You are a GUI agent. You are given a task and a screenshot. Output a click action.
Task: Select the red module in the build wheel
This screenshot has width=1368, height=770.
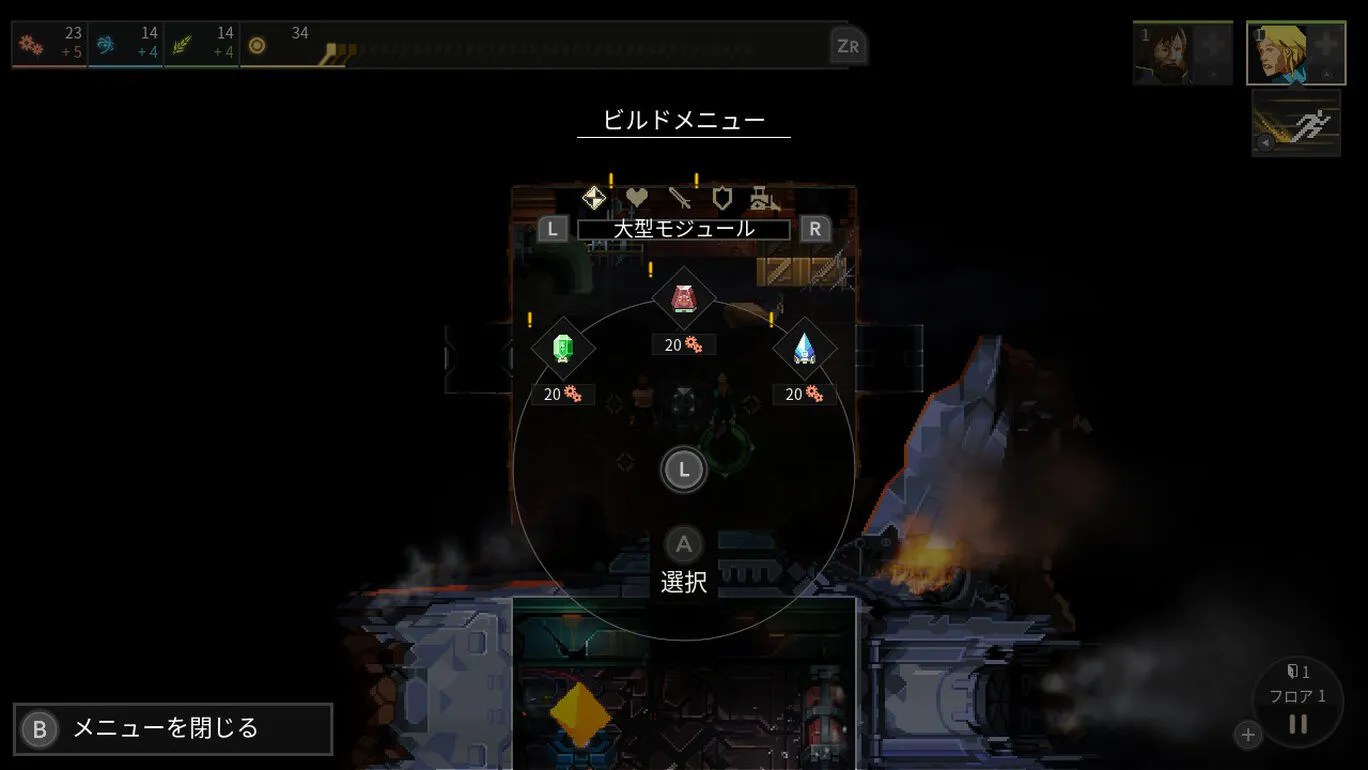click(x=684, y=298)
